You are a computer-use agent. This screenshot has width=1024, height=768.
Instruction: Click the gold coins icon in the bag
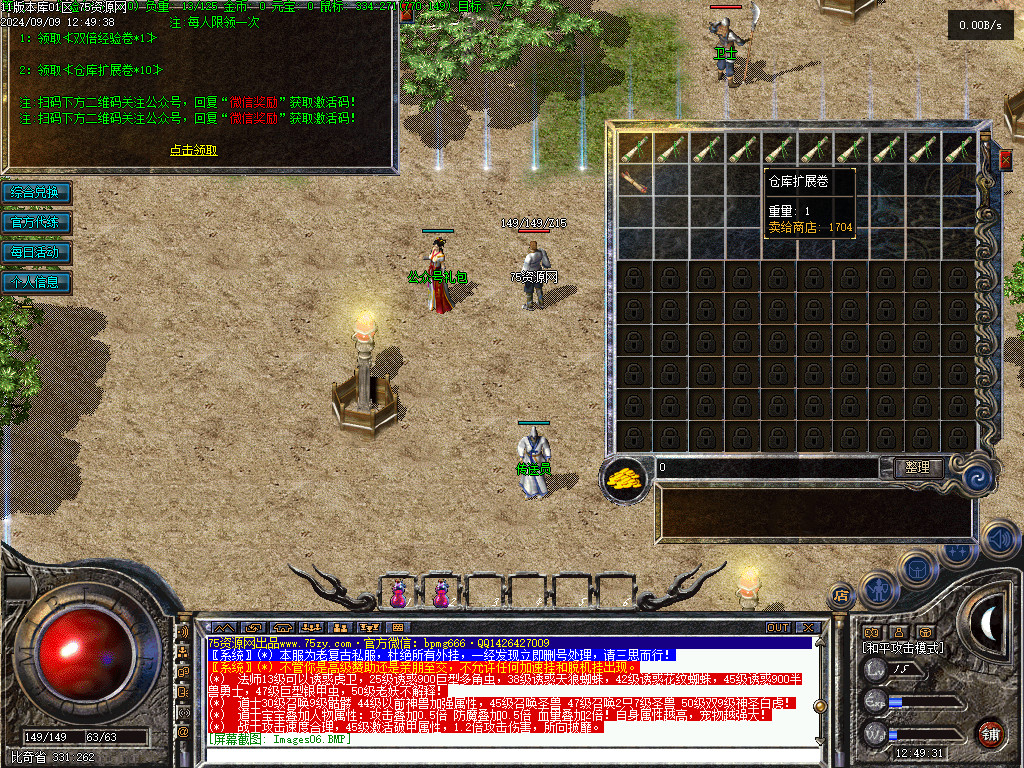(625, 478)
